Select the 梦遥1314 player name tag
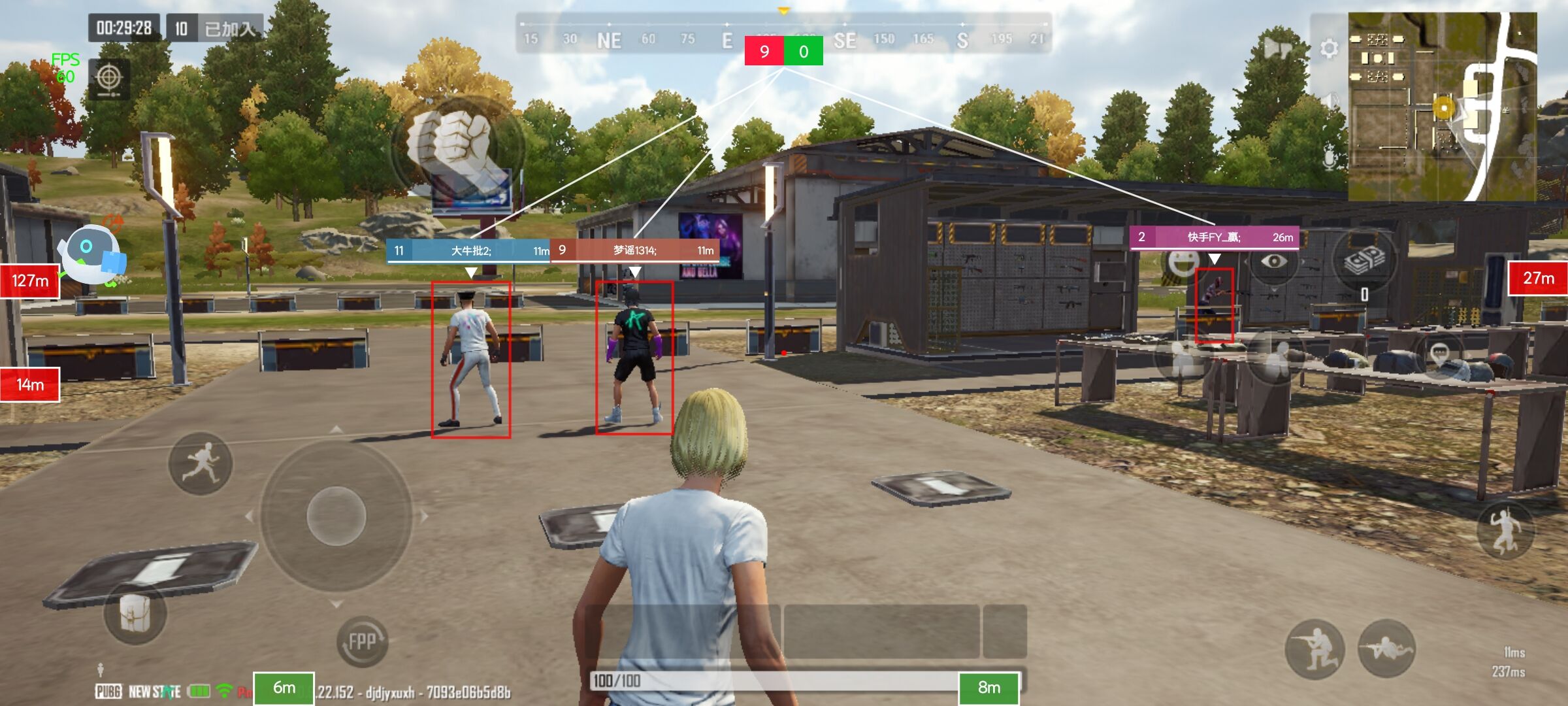The width and height of the screenshot is (1568, 706). [634, 250]
